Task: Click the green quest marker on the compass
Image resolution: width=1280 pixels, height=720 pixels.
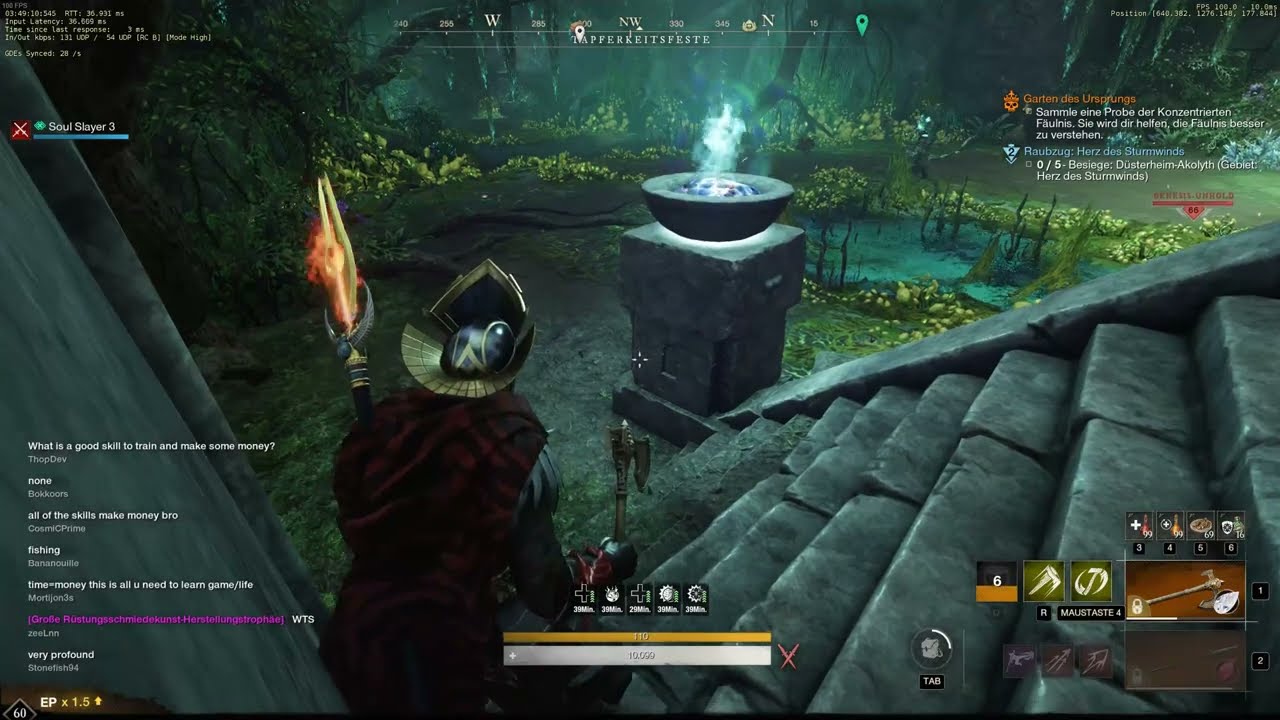Action: tap(862, 24)
